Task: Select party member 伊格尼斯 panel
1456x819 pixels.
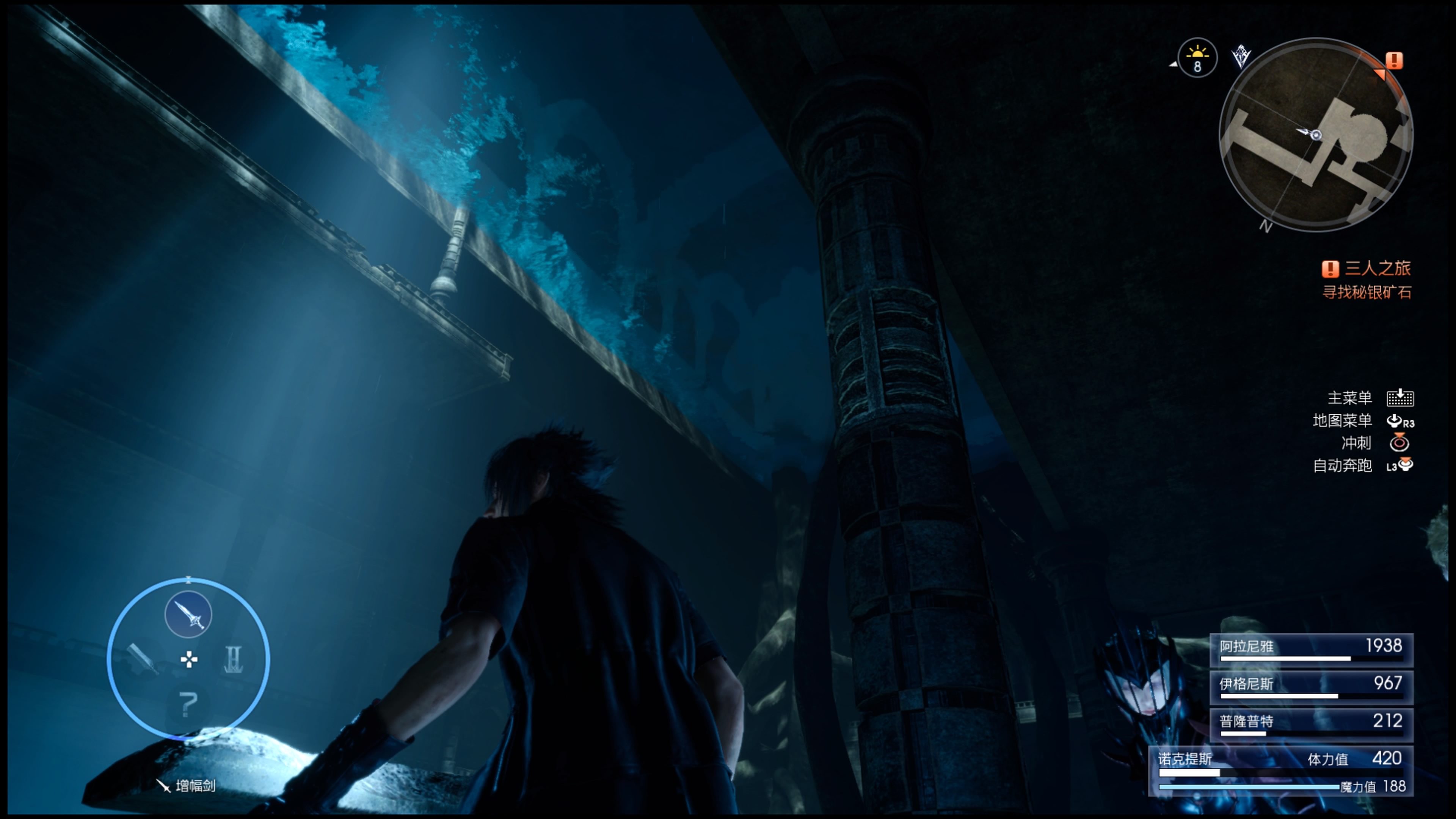Action: coord(1311,687)
